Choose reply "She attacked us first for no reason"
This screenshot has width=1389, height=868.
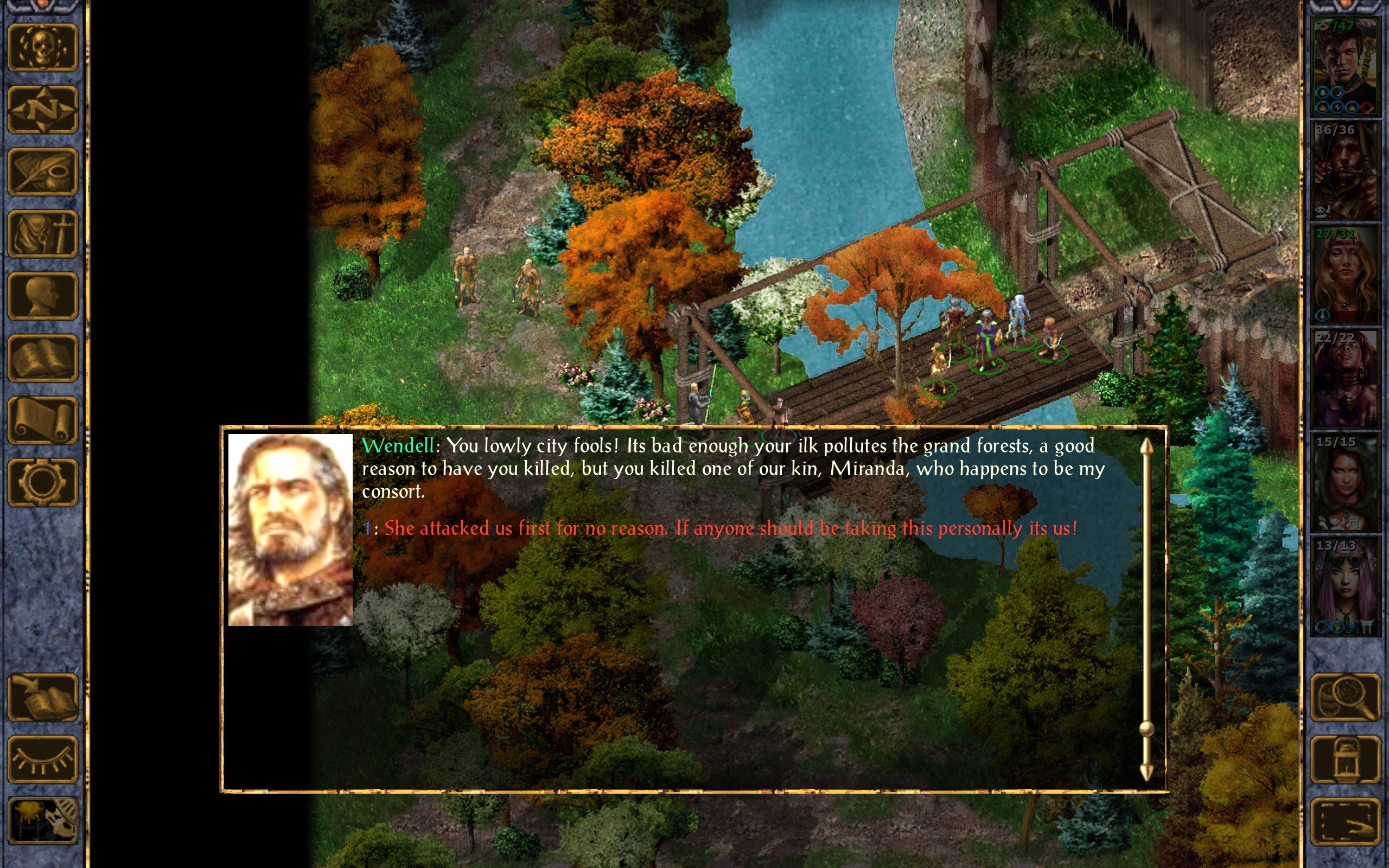(x=729, y=528)
